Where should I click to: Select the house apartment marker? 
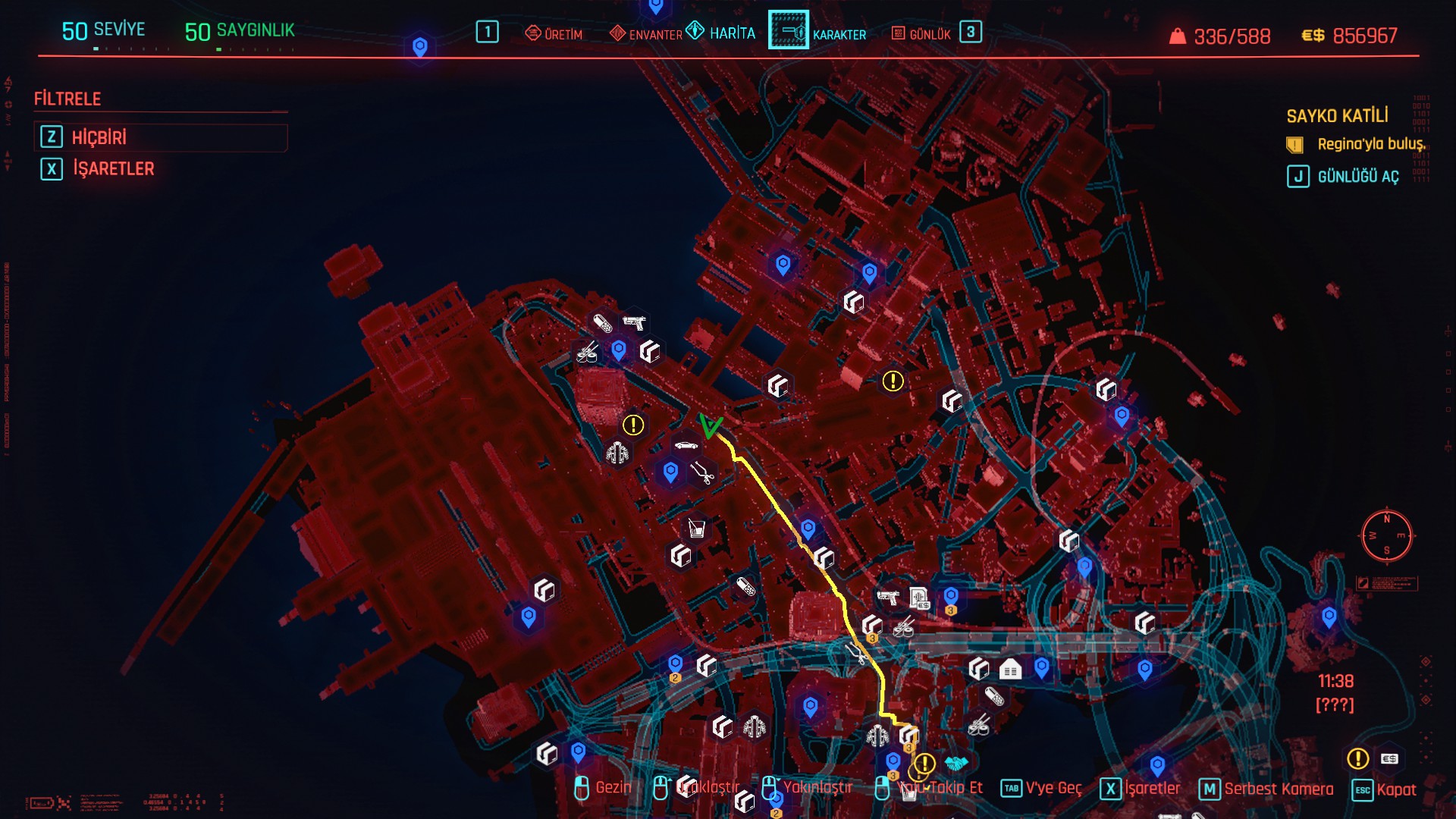pyautogui.click(x=1010, y=670)
